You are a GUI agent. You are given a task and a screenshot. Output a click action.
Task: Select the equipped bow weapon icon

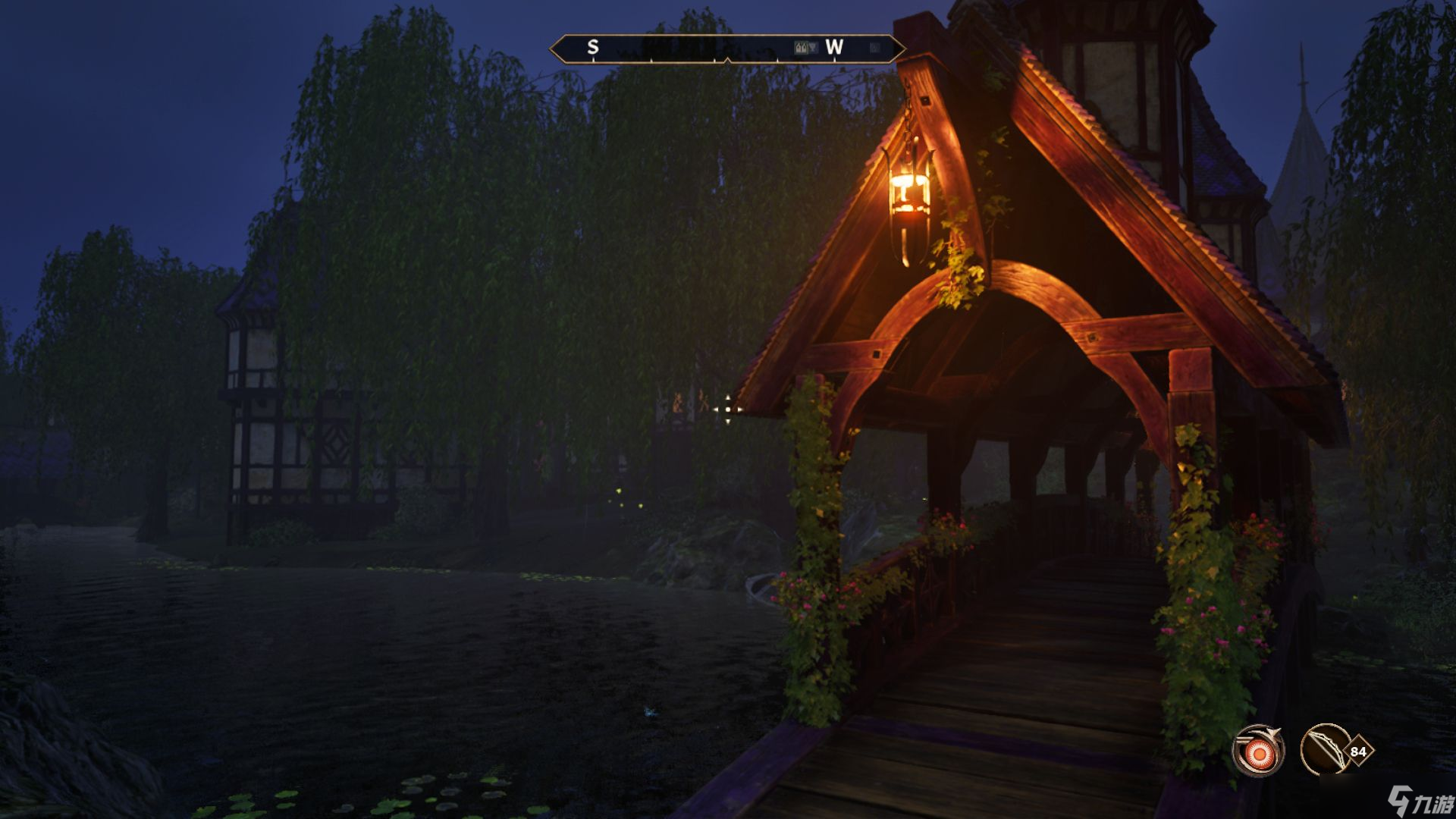(1324, 750)
